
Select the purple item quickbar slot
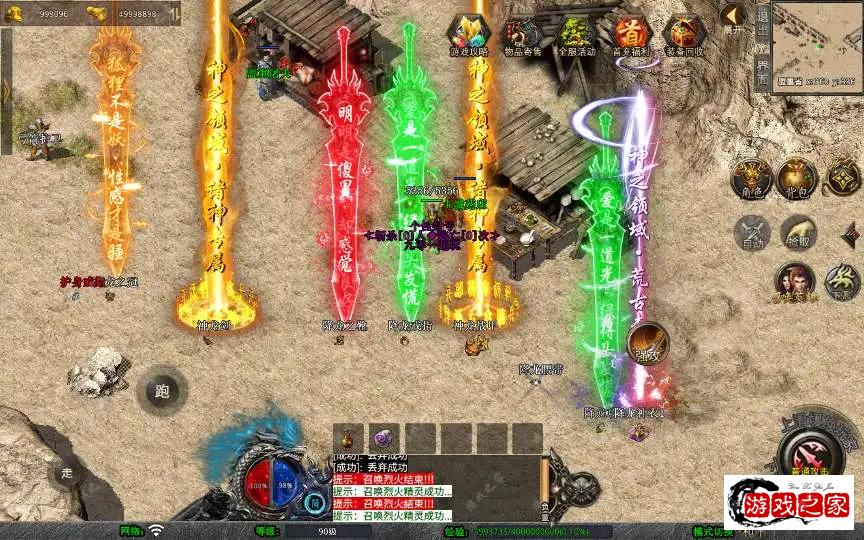pos(384,437)
